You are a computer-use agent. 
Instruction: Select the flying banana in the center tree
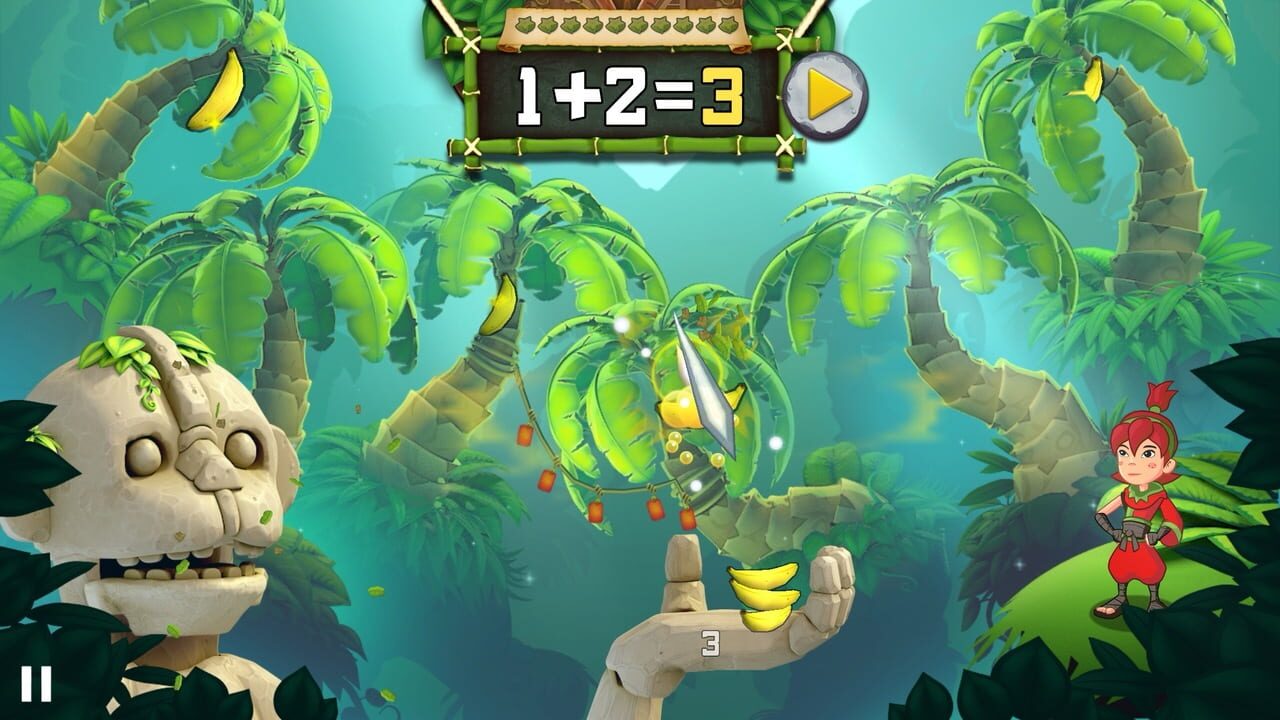[682, 410]
